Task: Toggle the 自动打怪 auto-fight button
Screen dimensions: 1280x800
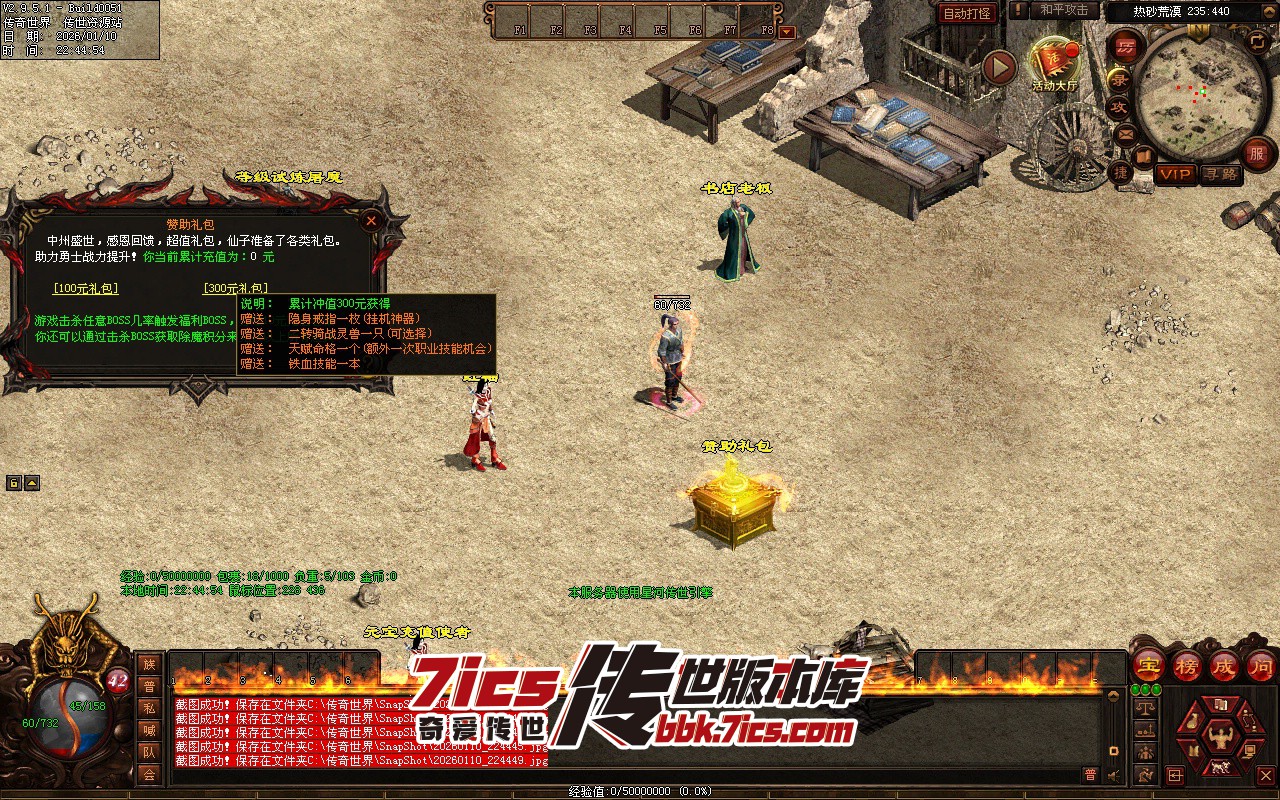Action: pos(968,13)
